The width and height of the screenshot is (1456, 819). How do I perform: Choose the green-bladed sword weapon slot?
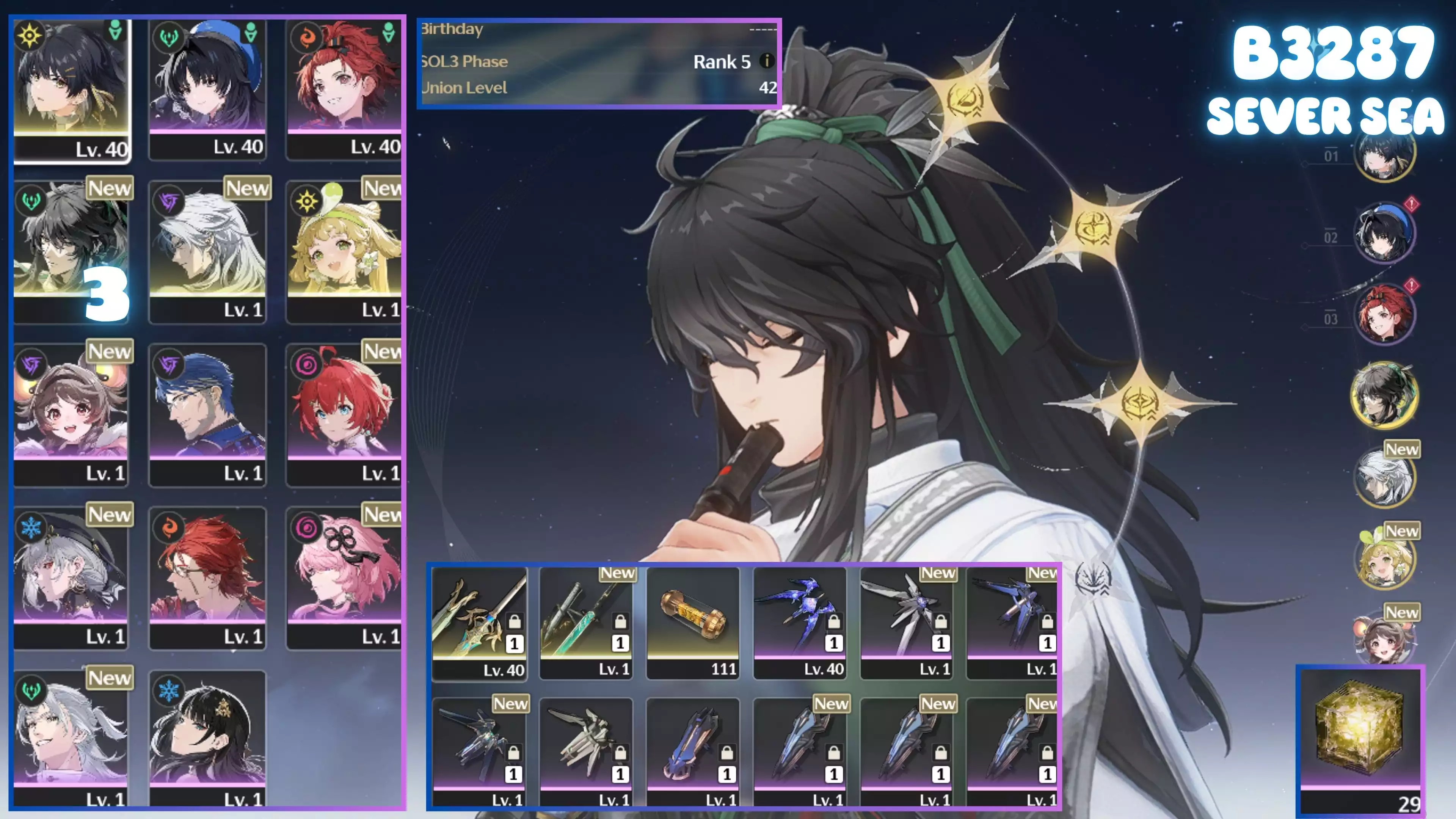[x=585, y=622]
